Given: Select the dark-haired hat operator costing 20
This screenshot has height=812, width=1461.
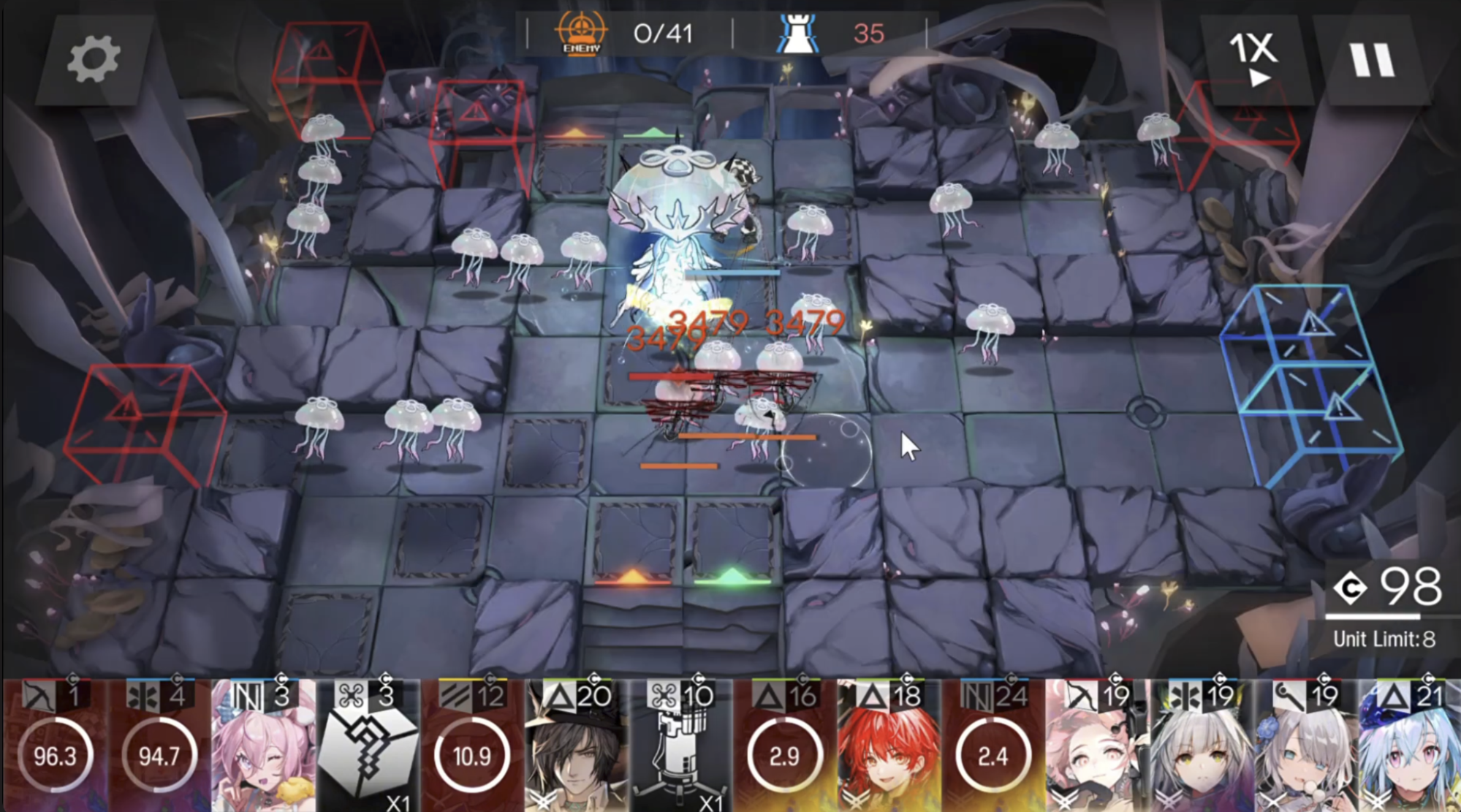Looking at the screenshot, I should click(x=576, y=745).
